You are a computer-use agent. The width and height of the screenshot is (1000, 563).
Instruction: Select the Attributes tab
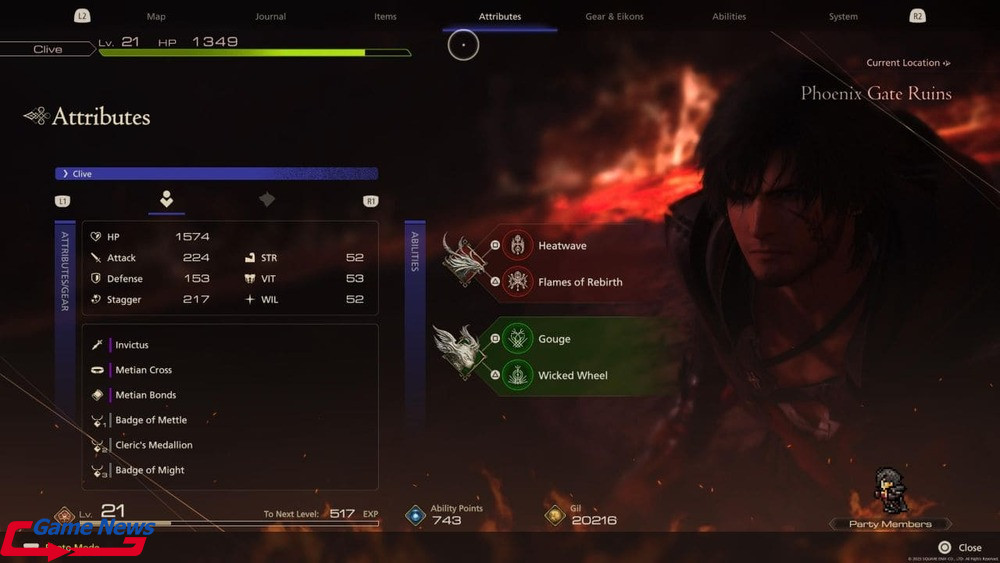(x=500, y=17)
